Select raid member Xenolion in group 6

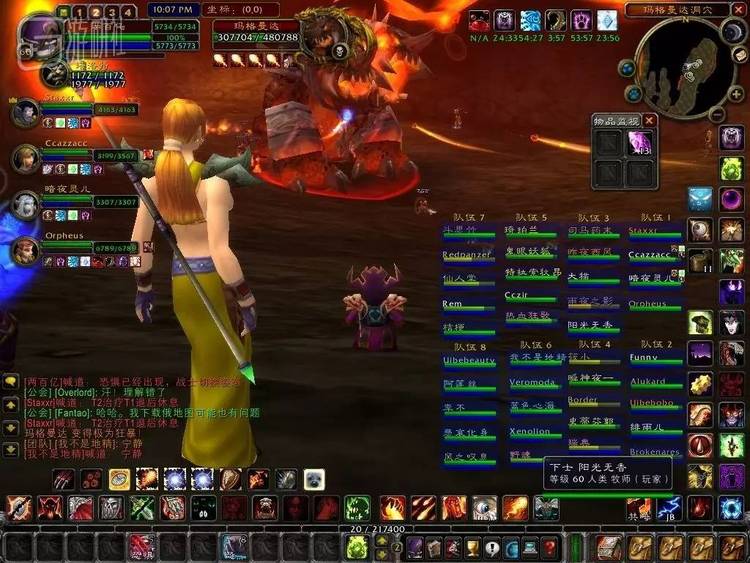click(530, 432)
